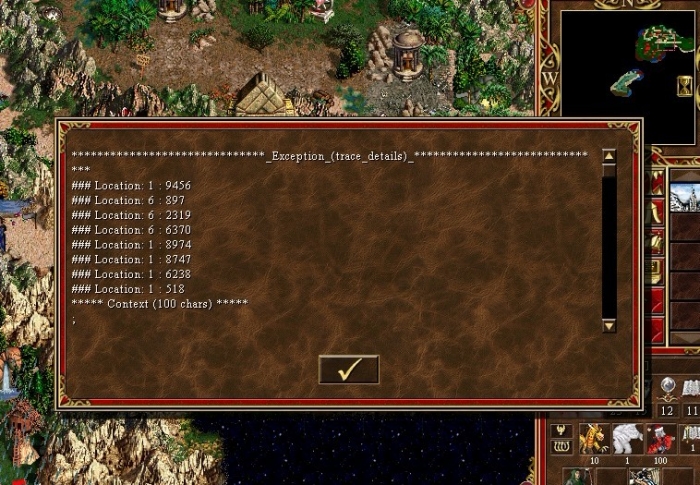This screenshot has width=700, height=485.
Task: Confirm the exception dialog with the checkmark button
Action: click(348, 369)
